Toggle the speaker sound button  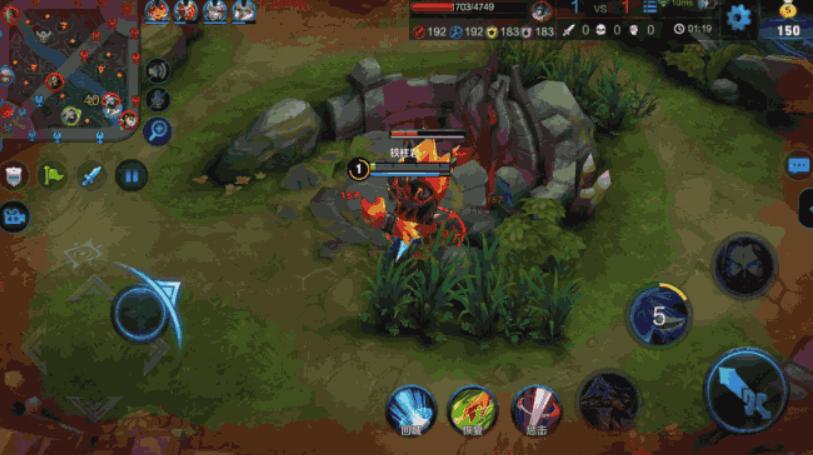157,71
